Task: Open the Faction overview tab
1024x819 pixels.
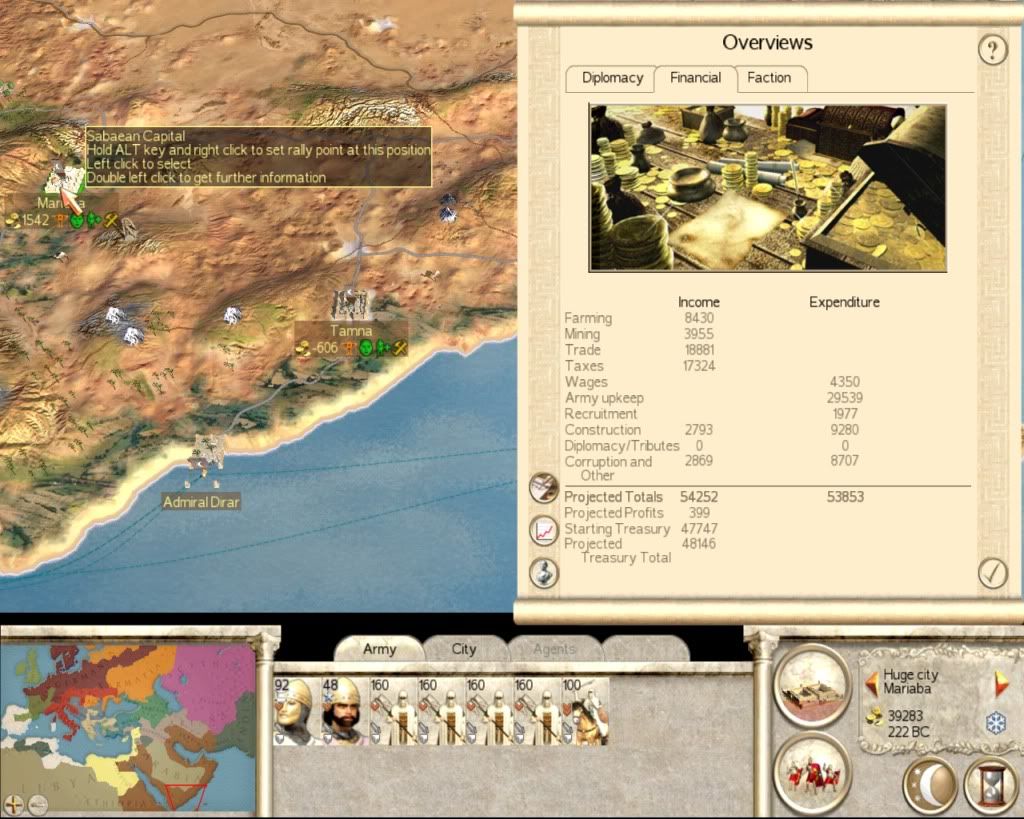Action: pos(769,78)
